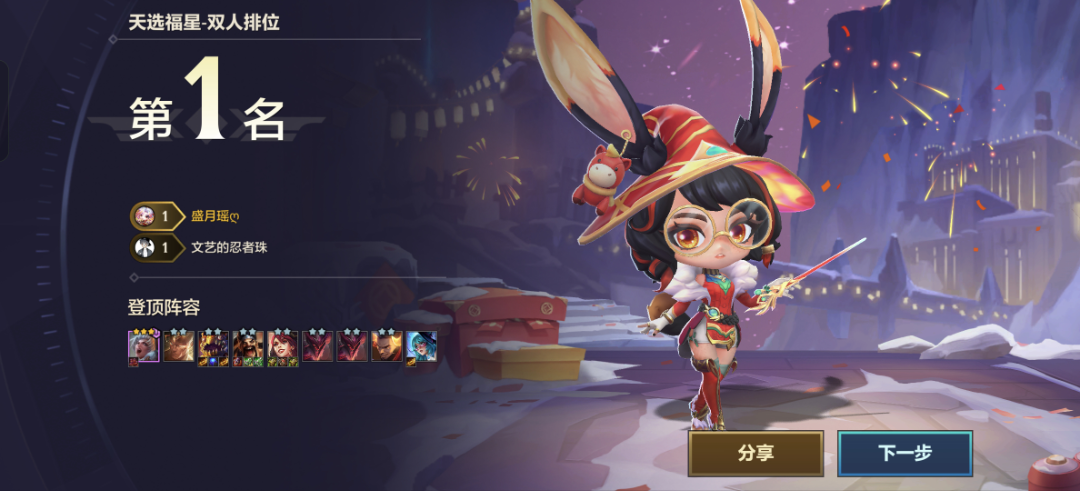The width and height of the screenshot is (1080, 491).
Task: View the dark armored champion with three items
Action: (x=213, y=346)
